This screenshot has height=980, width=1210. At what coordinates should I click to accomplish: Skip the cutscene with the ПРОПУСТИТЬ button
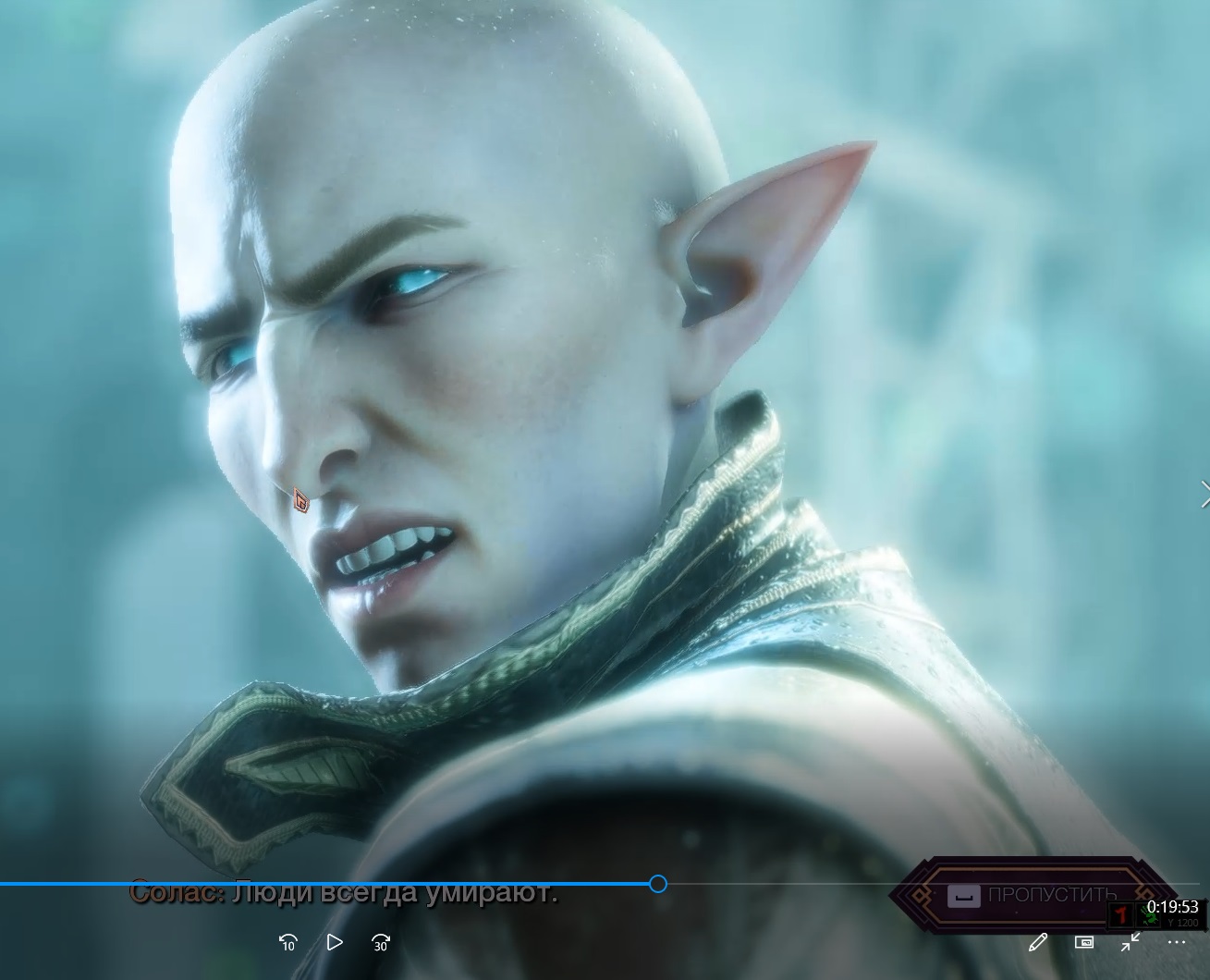coord(1032,895)
